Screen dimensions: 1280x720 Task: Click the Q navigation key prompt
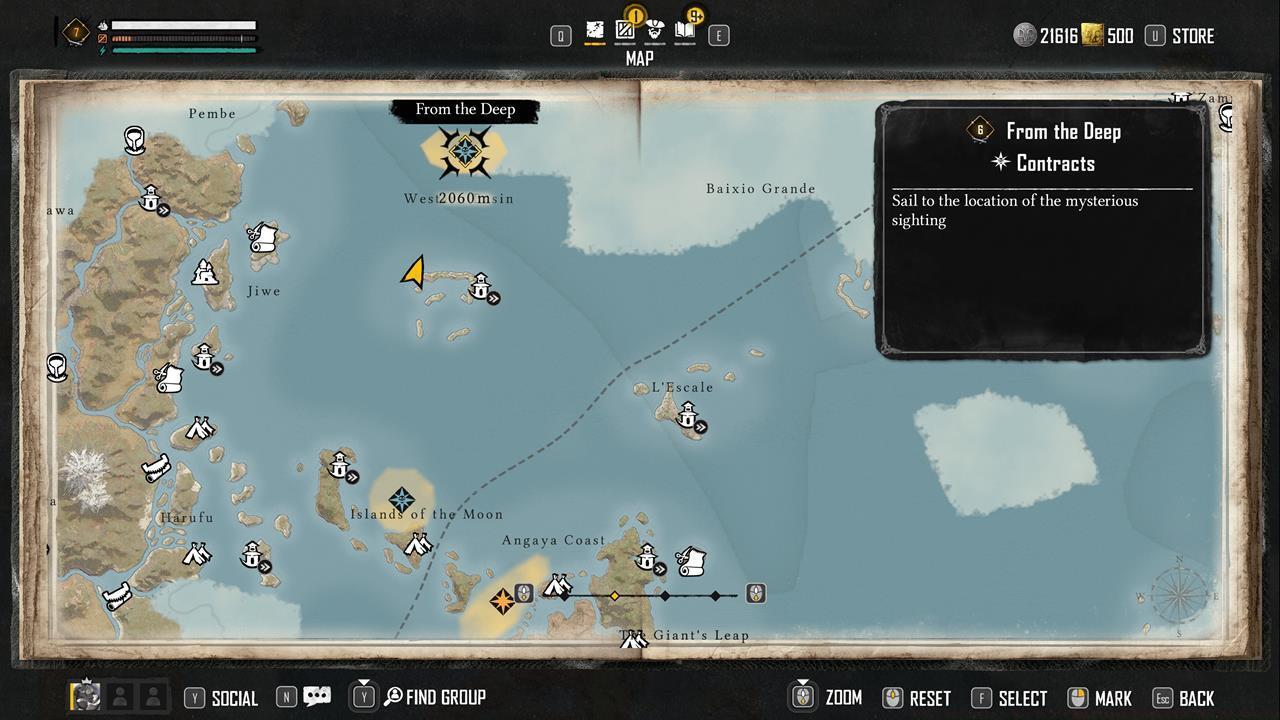coord(559,34)
